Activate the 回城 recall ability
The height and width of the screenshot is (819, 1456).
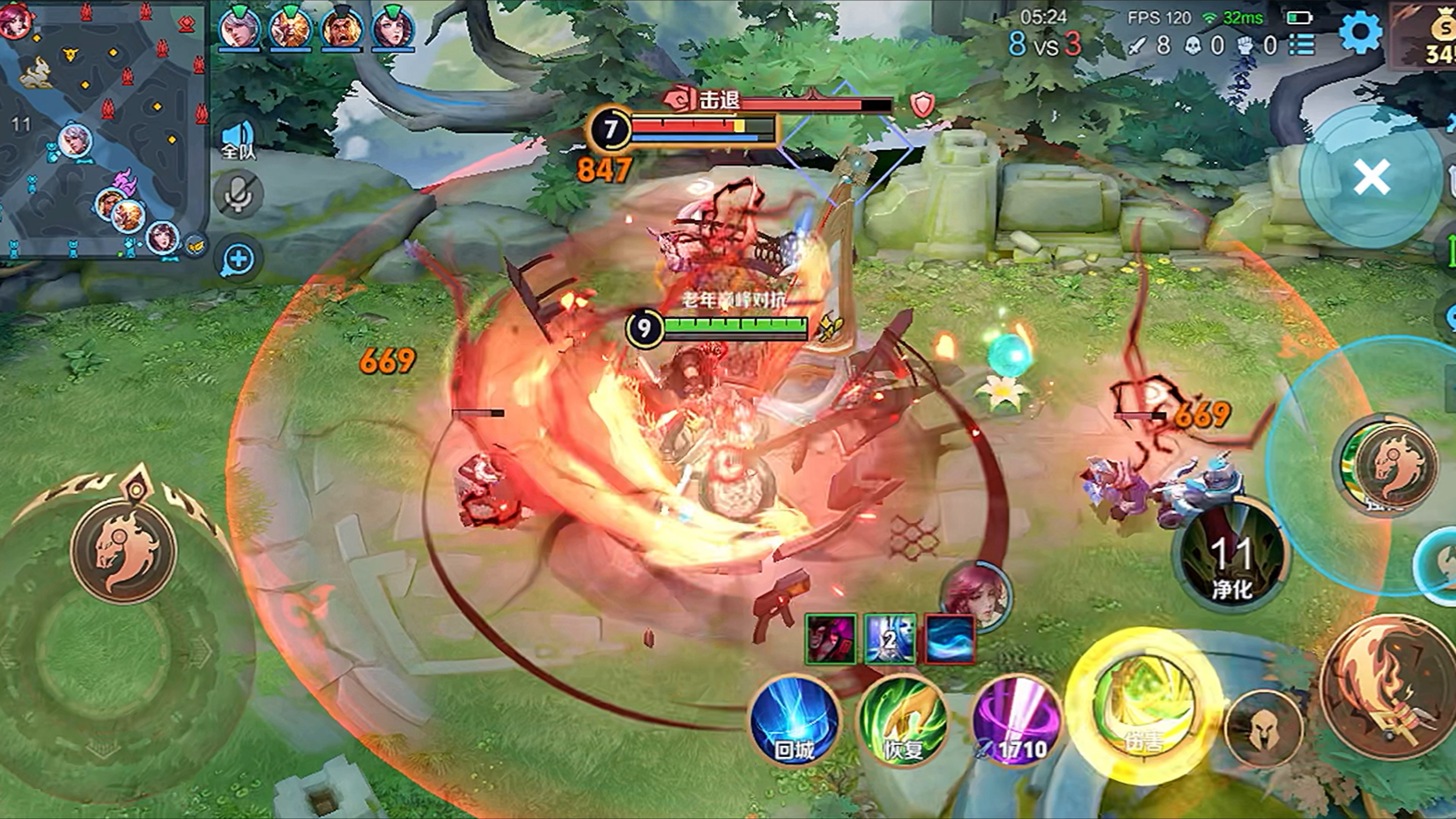click(x=794, y=721)
